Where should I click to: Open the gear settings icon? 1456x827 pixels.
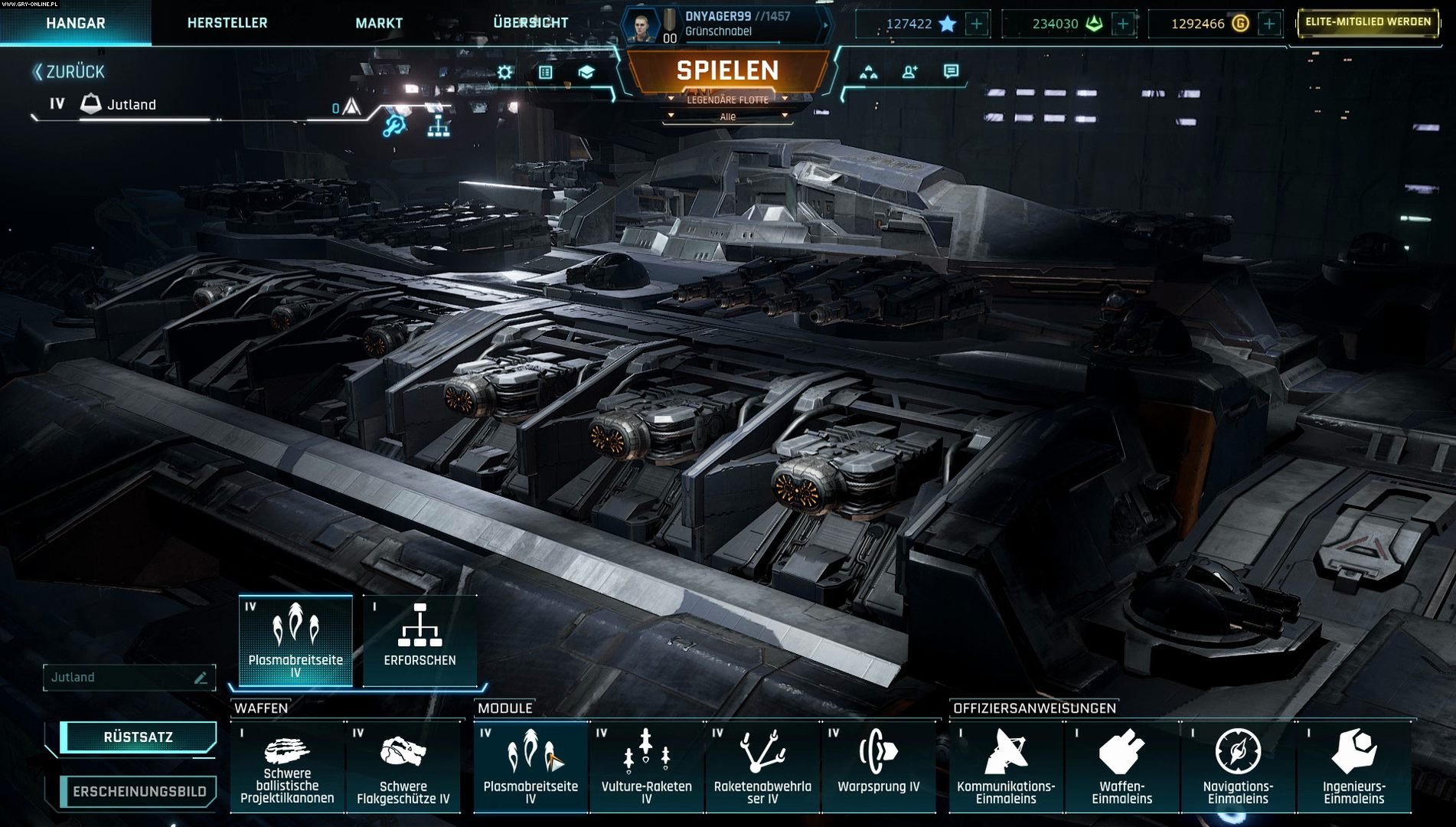504,72
